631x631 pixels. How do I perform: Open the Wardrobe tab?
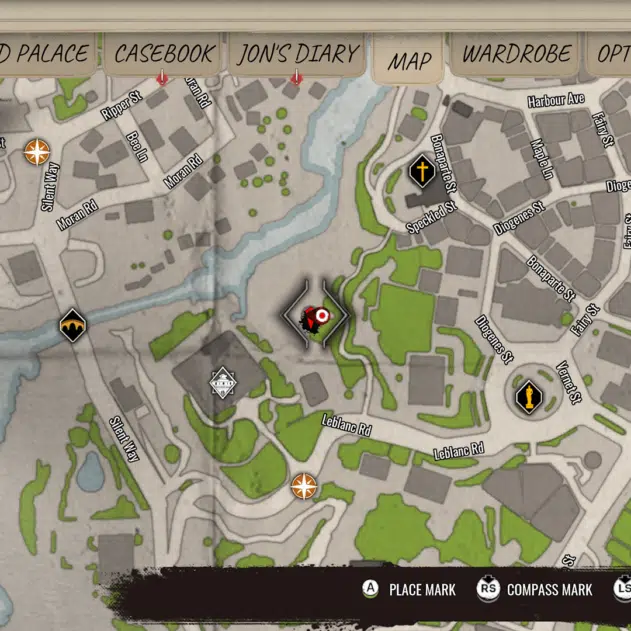(x=516, y=54)
